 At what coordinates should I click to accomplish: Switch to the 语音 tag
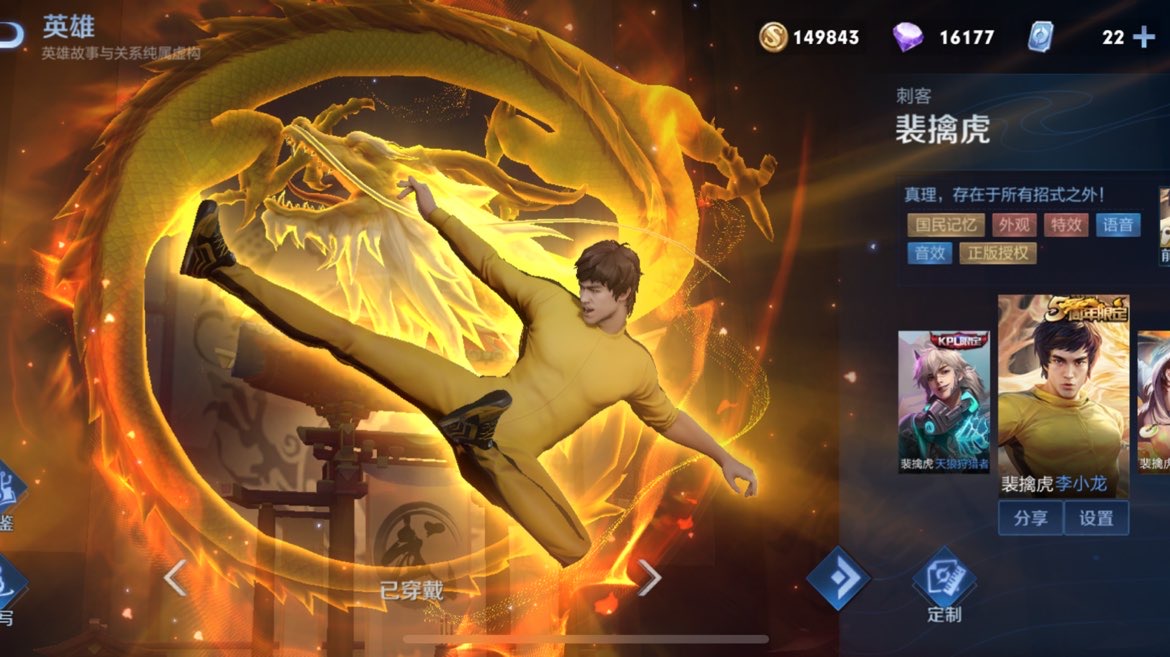click(x=1118, y=225)
